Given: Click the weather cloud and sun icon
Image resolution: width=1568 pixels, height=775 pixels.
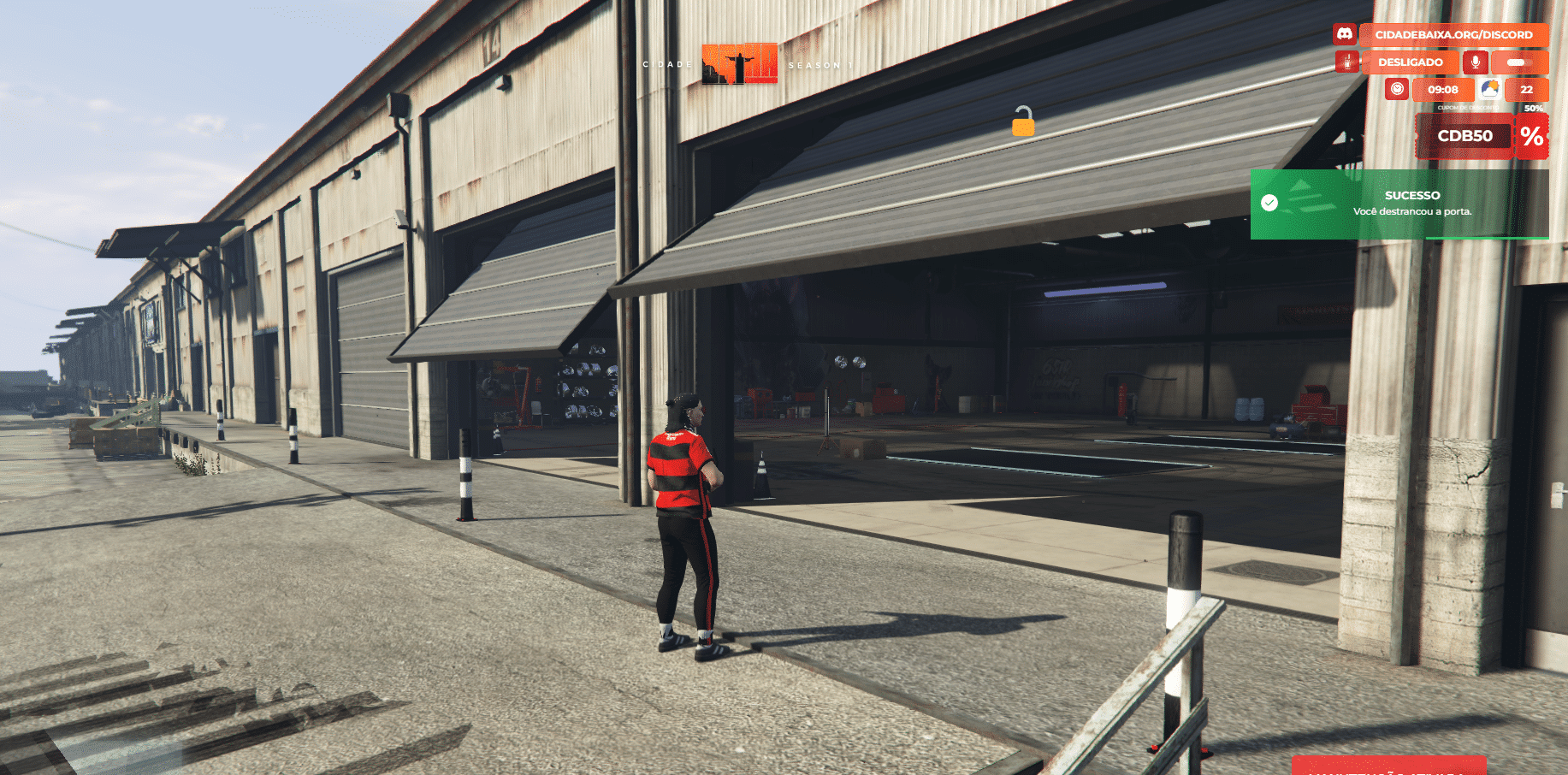Looking at the screenshot, I should [x=1489, y=89].
